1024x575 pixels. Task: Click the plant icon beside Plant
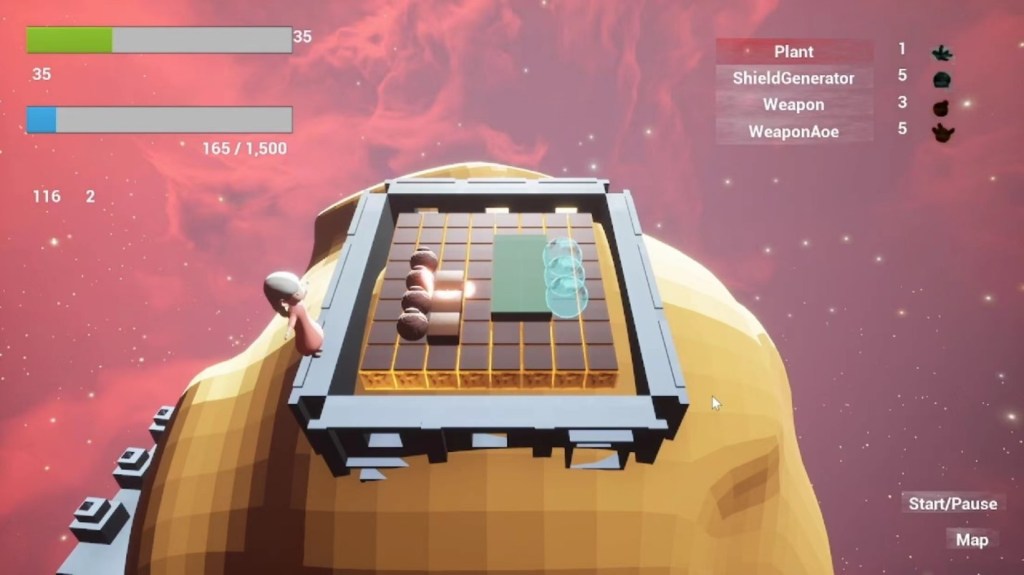(x=941, y=52)
